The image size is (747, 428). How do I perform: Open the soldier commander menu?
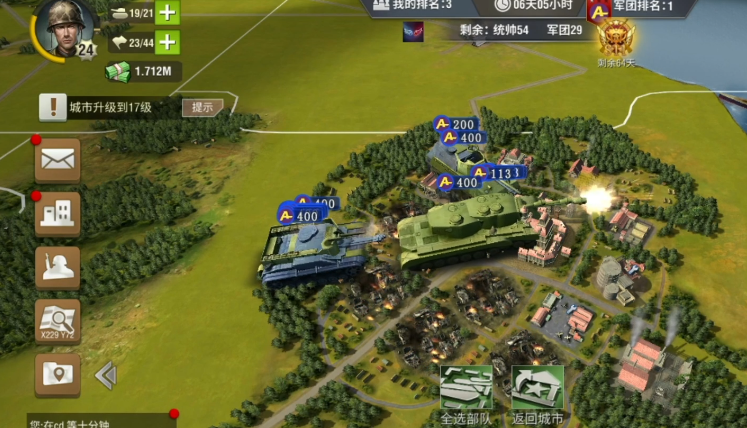58,267
